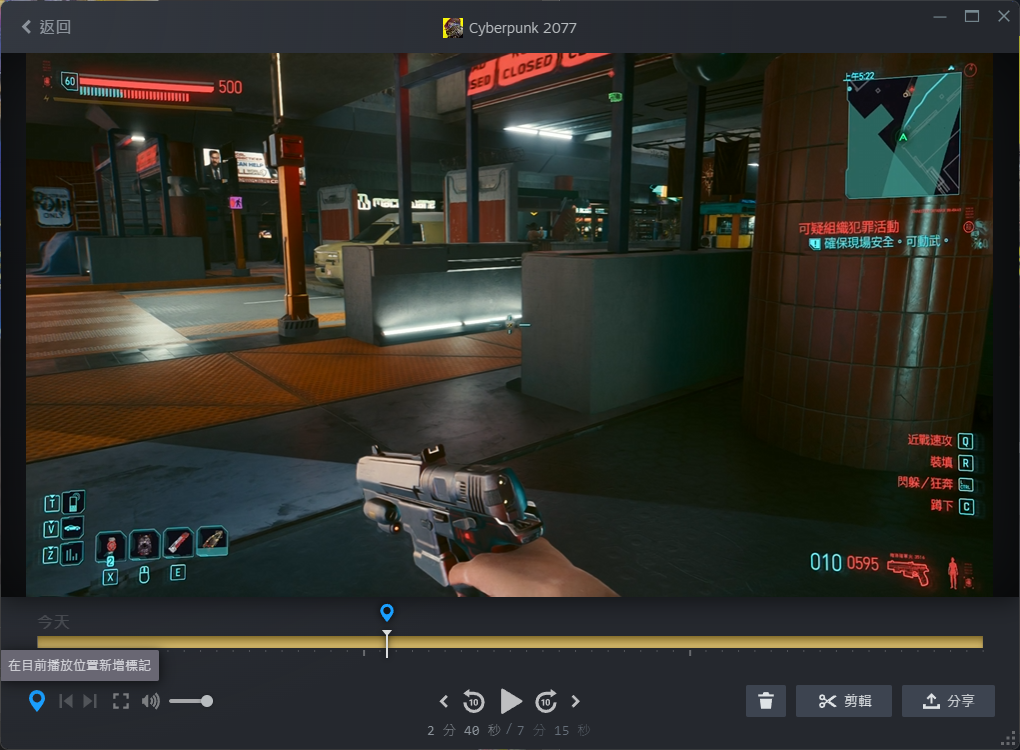Select the call vehicle car icon
The height and width of the screenshot is (750, 1020).
tap(72, 528)
